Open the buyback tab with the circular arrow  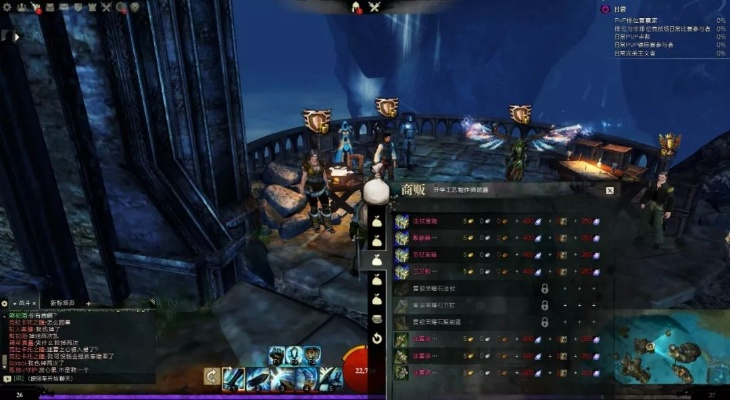coord(377,338)
